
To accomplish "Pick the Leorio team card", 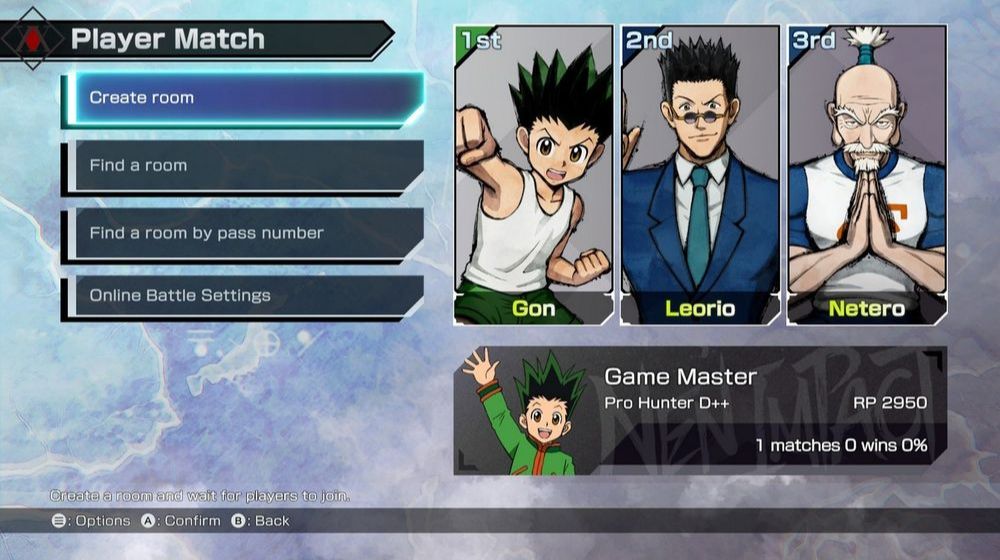I will (700, 175).
